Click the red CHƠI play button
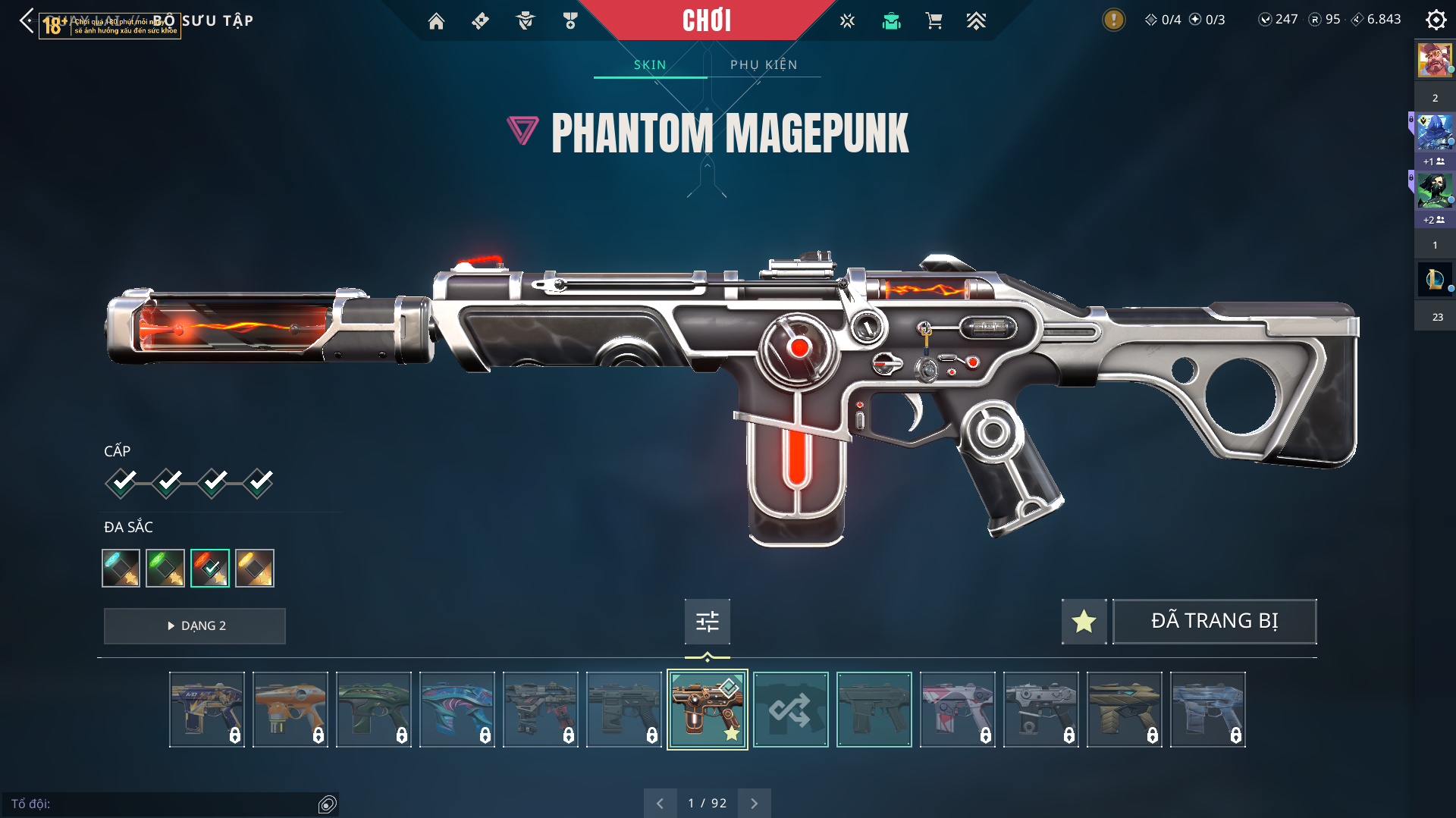This screenshot has width=1456, height=818. pos(707,20)
